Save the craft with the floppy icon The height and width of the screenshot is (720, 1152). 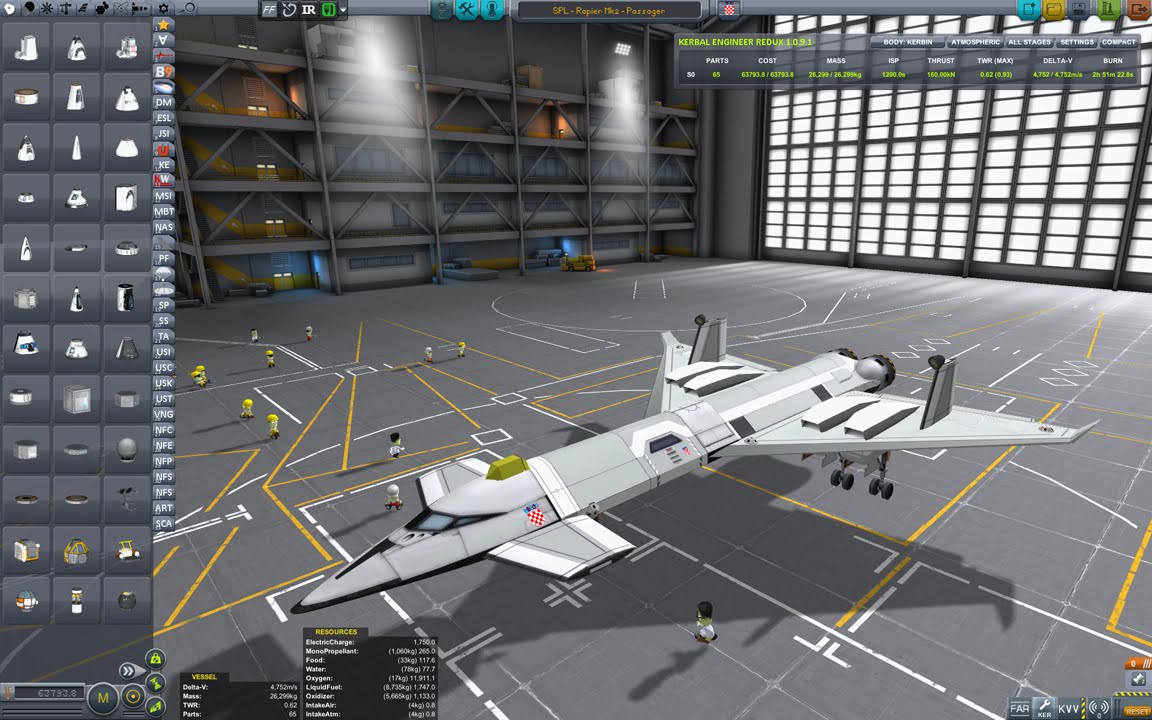[1080, 9]
